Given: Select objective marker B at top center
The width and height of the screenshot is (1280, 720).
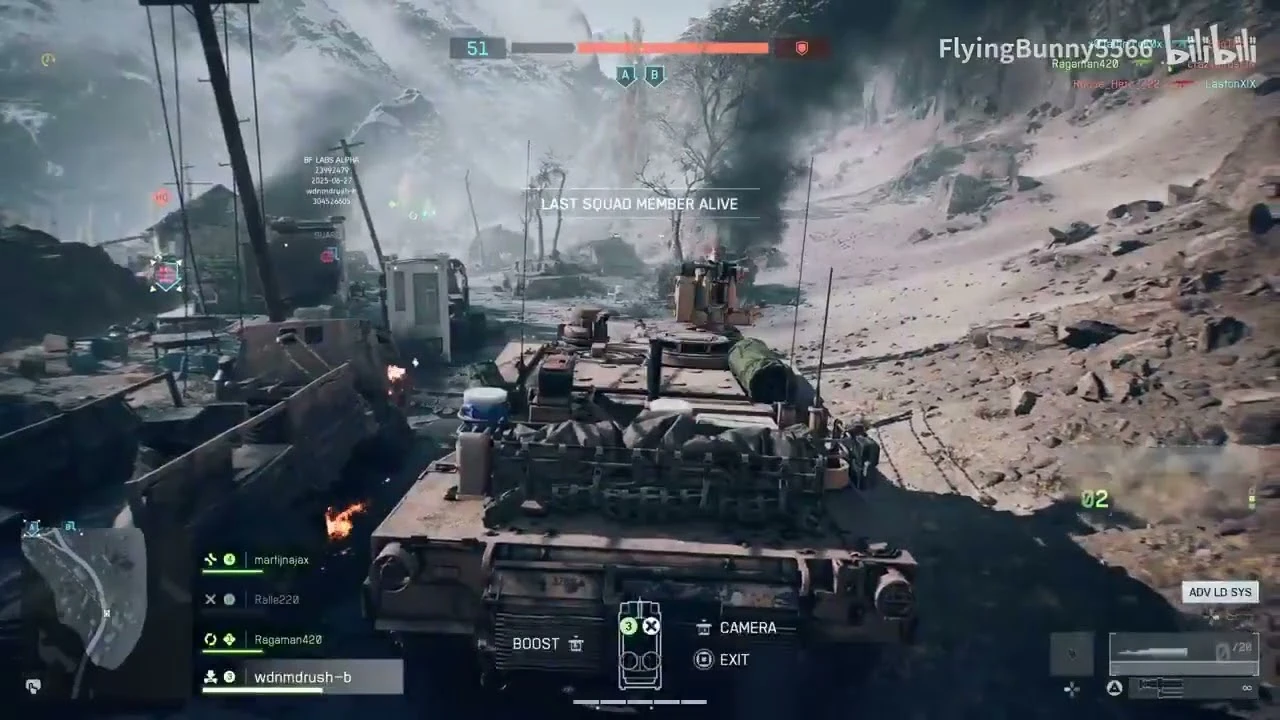Looking at the screenshot, I should pyautogui.click(x=653, y=75).
